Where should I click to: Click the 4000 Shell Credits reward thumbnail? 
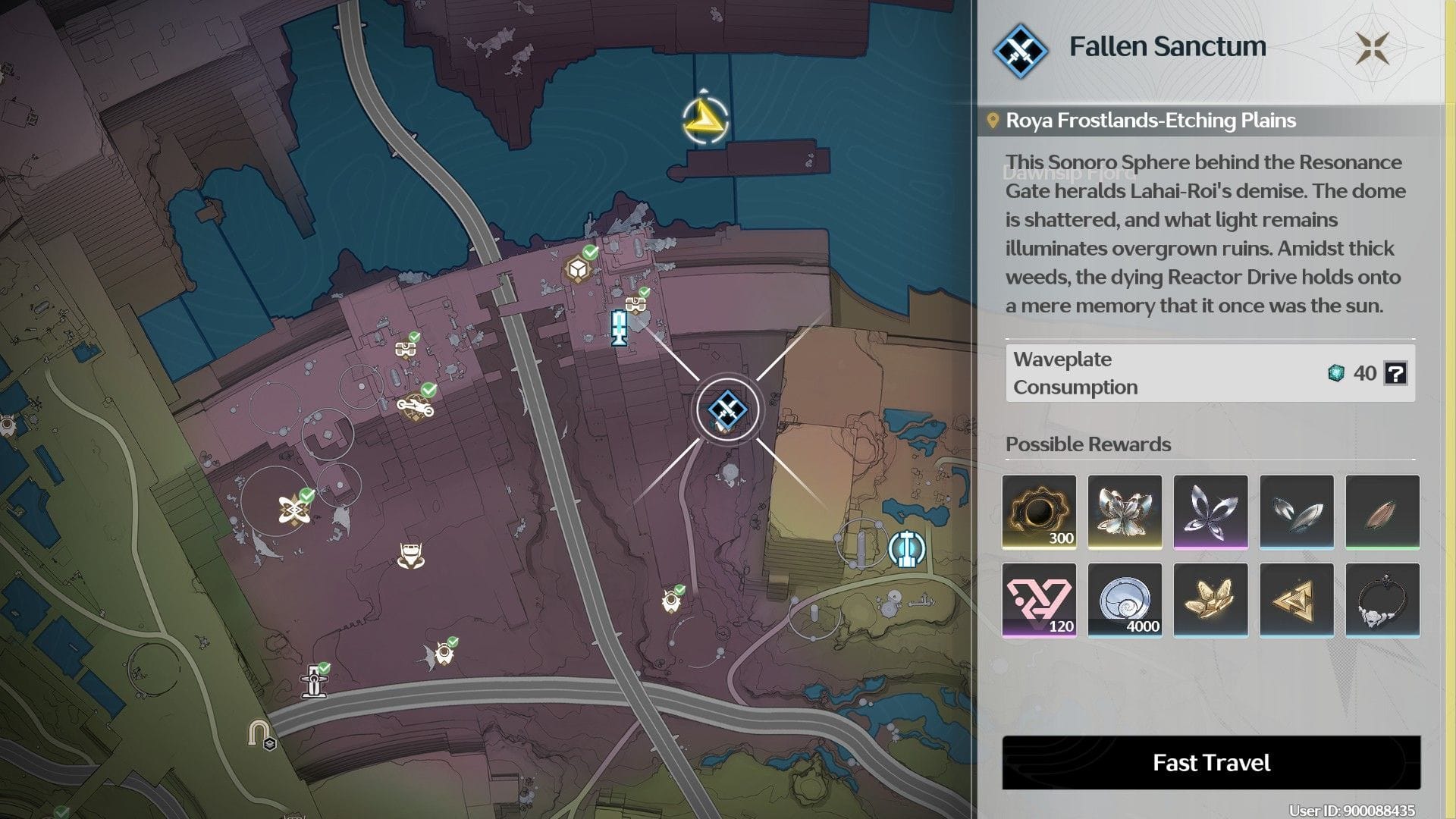(x=1125, y=600)
